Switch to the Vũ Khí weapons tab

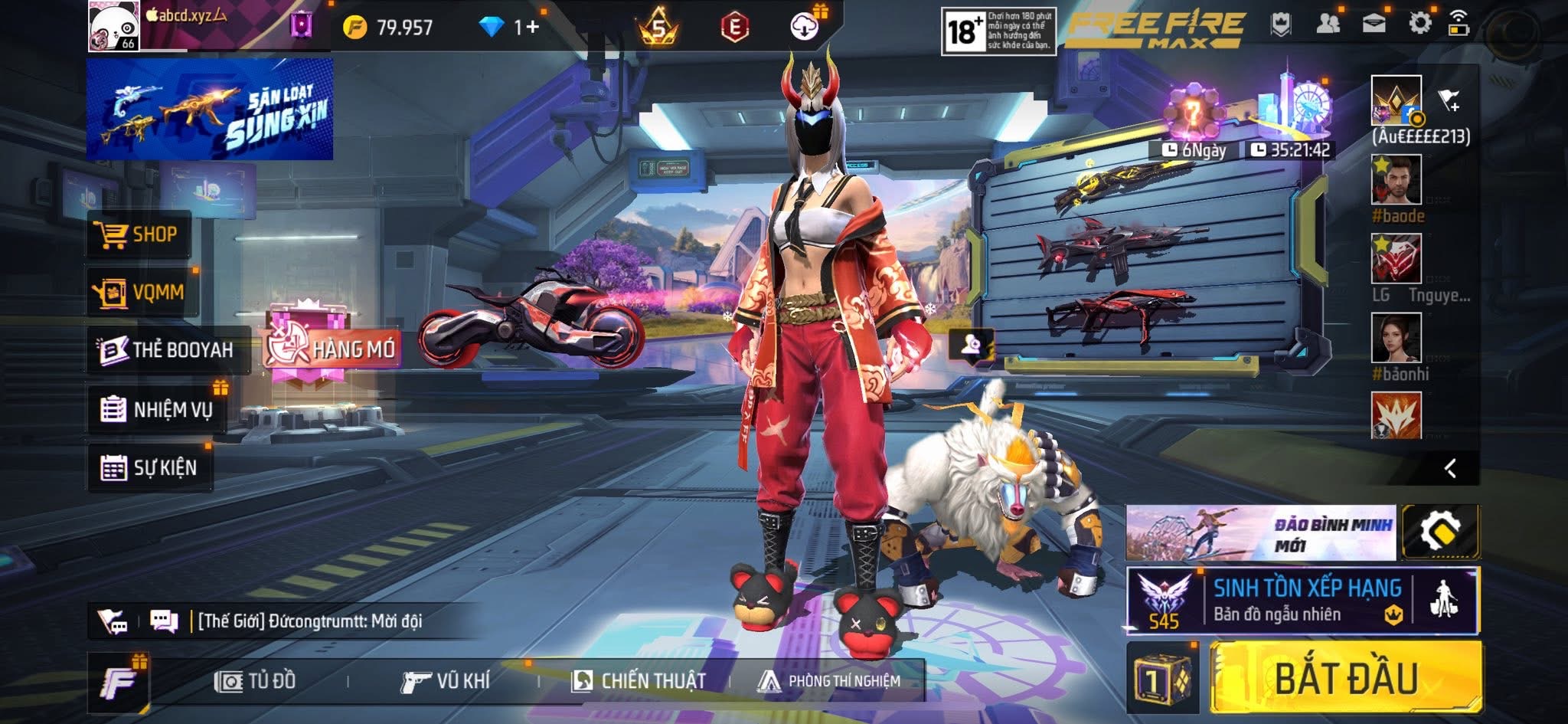coord(446,680)
